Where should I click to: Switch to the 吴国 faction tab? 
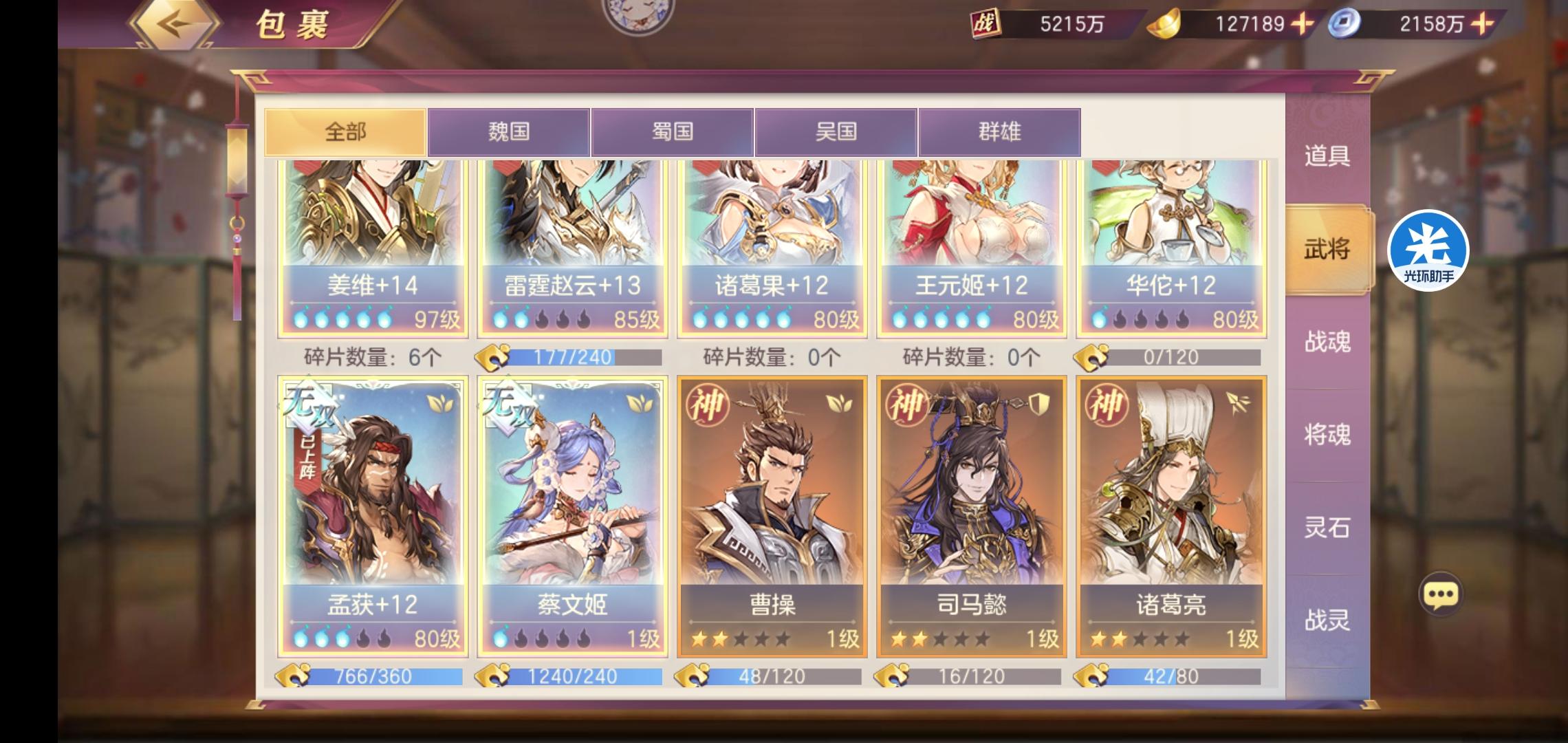coord(838,131)
